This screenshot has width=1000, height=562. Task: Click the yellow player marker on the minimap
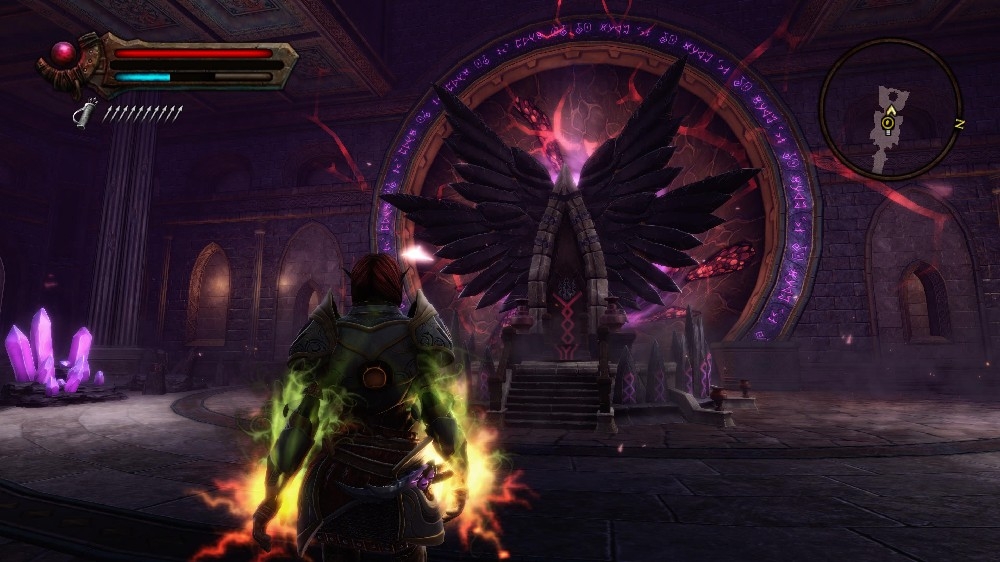pos(887,123)
